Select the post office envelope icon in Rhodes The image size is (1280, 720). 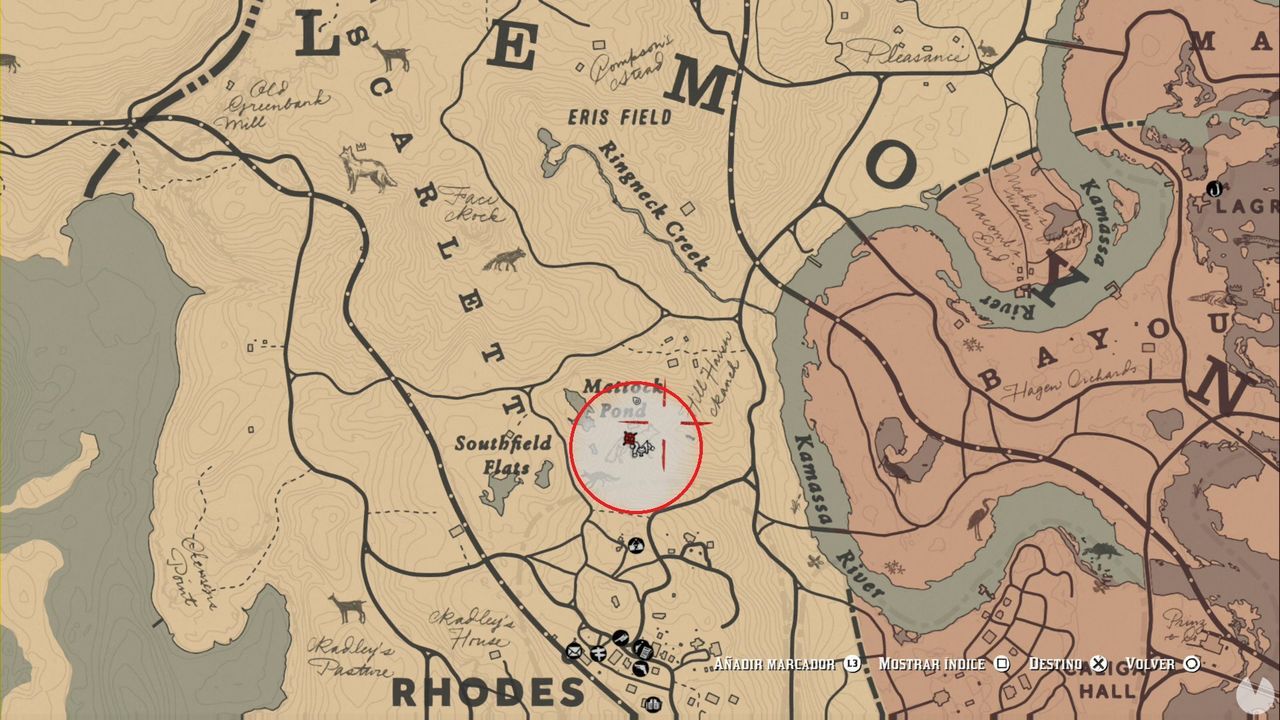click(573, 652)
